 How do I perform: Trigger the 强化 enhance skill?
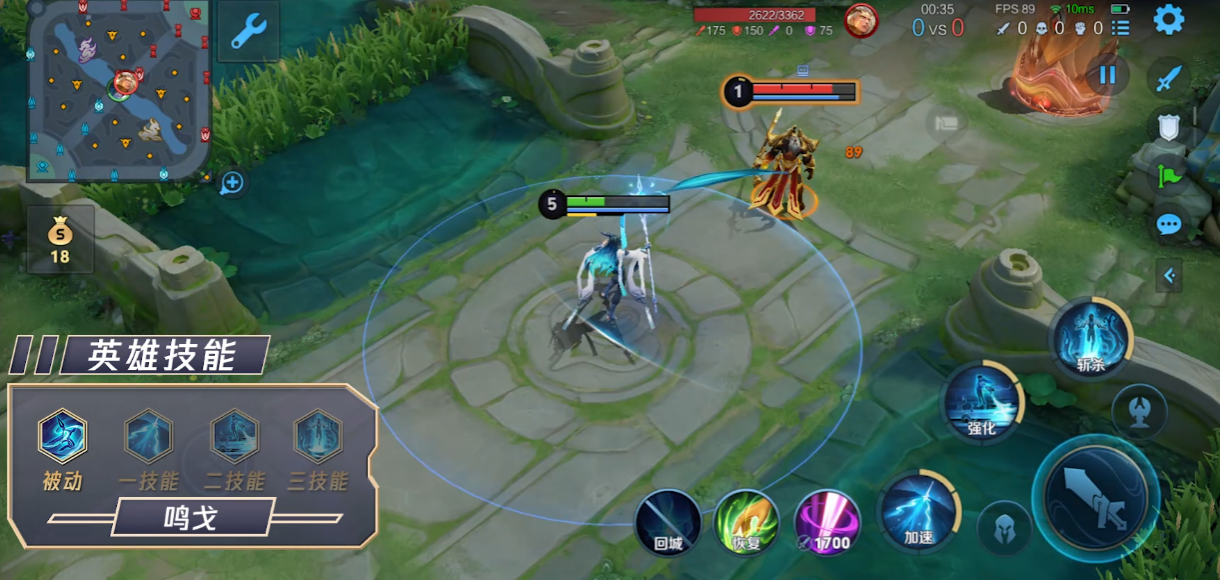[982, 403]
